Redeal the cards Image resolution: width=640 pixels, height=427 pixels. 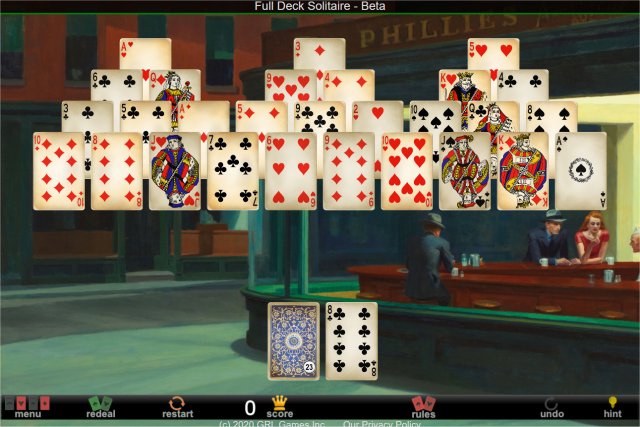(101, 407)
